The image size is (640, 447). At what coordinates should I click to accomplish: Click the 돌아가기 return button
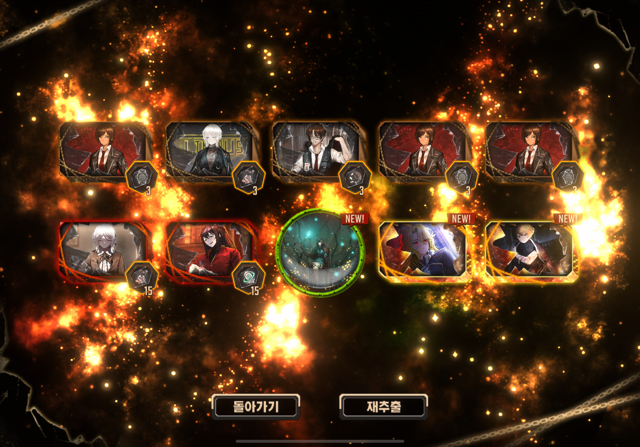(255, 405)
